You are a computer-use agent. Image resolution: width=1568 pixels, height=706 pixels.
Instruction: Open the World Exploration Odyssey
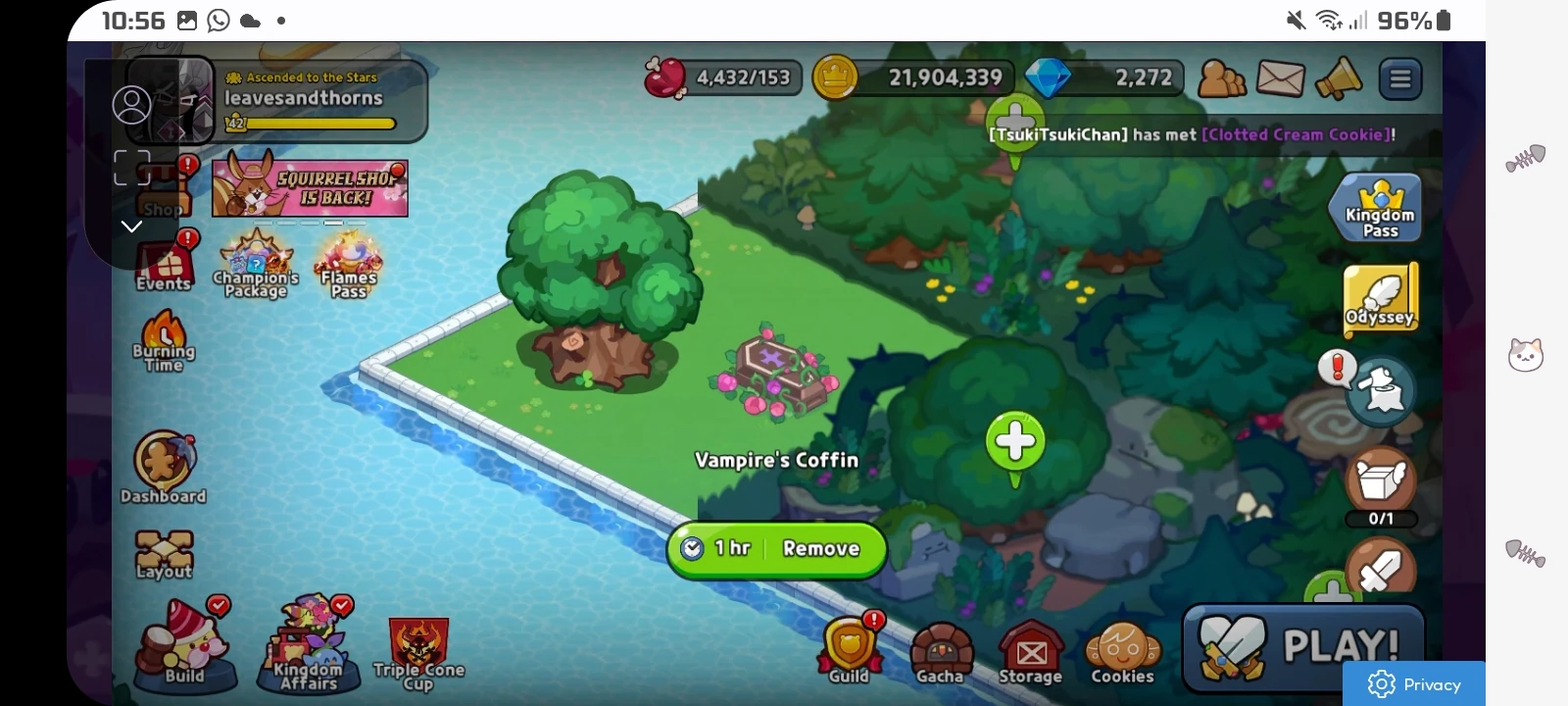(1380, 297)
